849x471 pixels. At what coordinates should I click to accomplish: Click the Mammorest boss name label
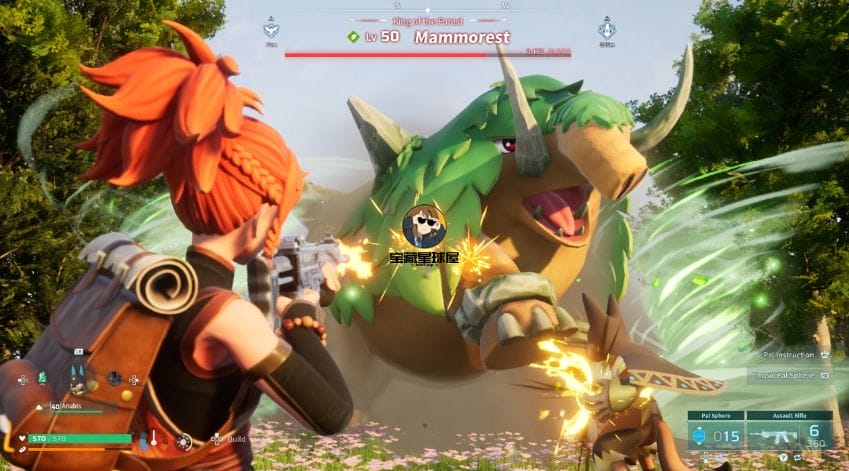[461, 37]
